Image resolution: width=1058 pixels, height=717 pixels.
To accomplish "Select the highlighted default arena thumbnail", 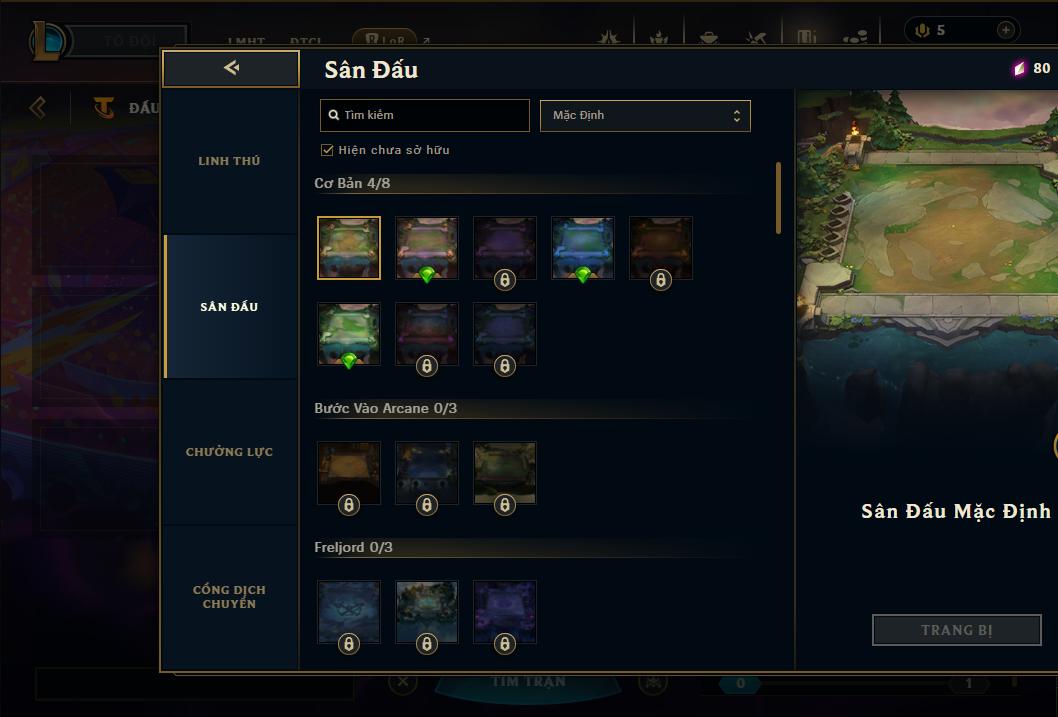I will pyautogui.click(x=349, y=247).
